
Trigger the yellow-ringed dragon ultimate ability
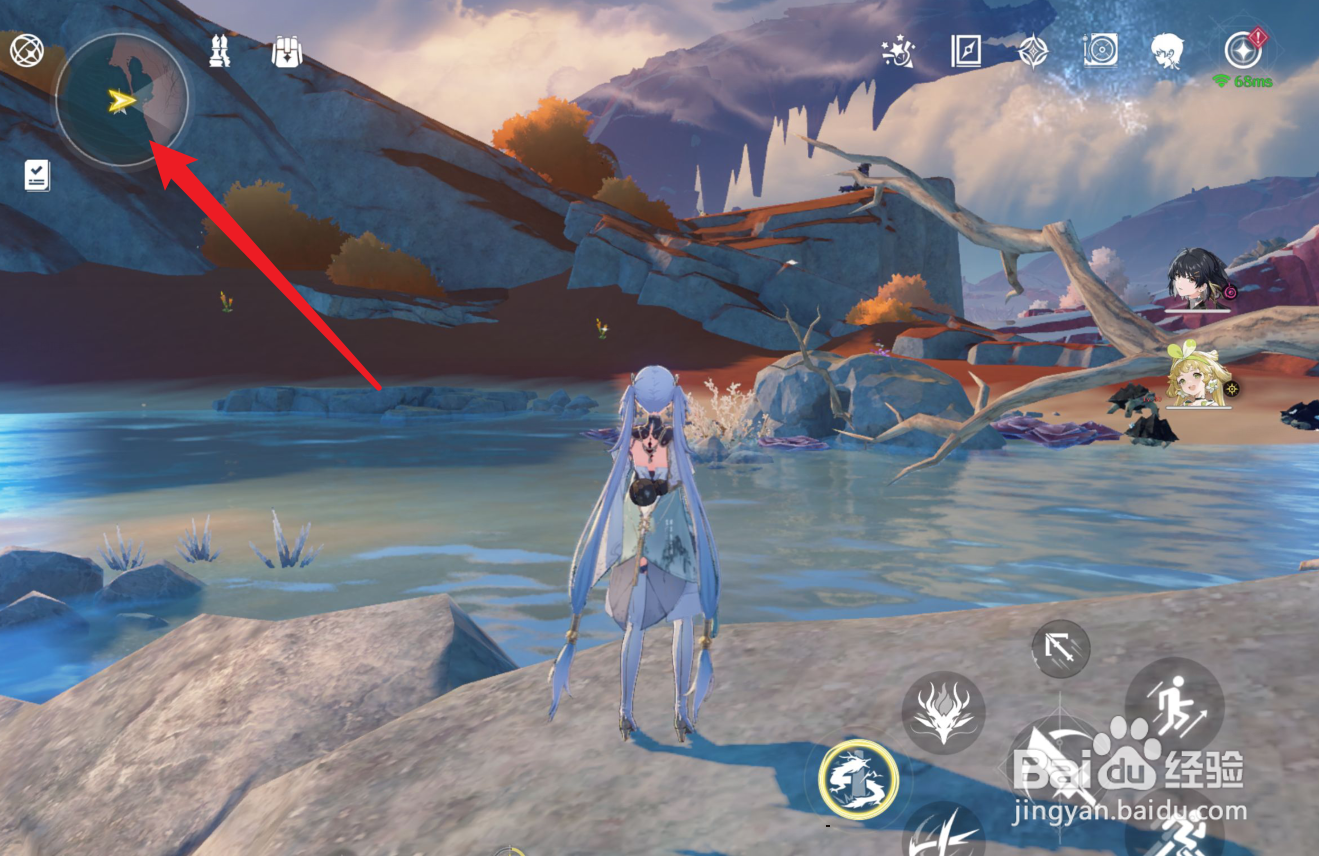858,779
